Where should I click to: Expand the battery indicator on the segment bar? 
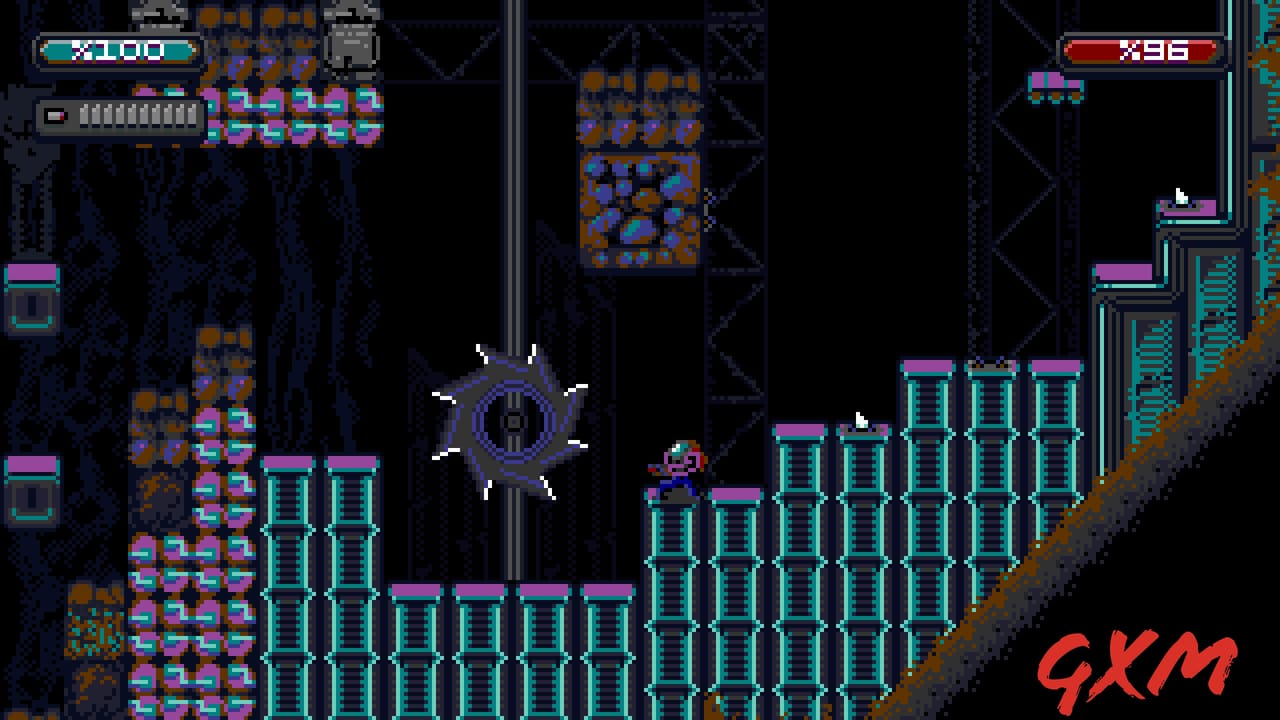coord(55,117)
